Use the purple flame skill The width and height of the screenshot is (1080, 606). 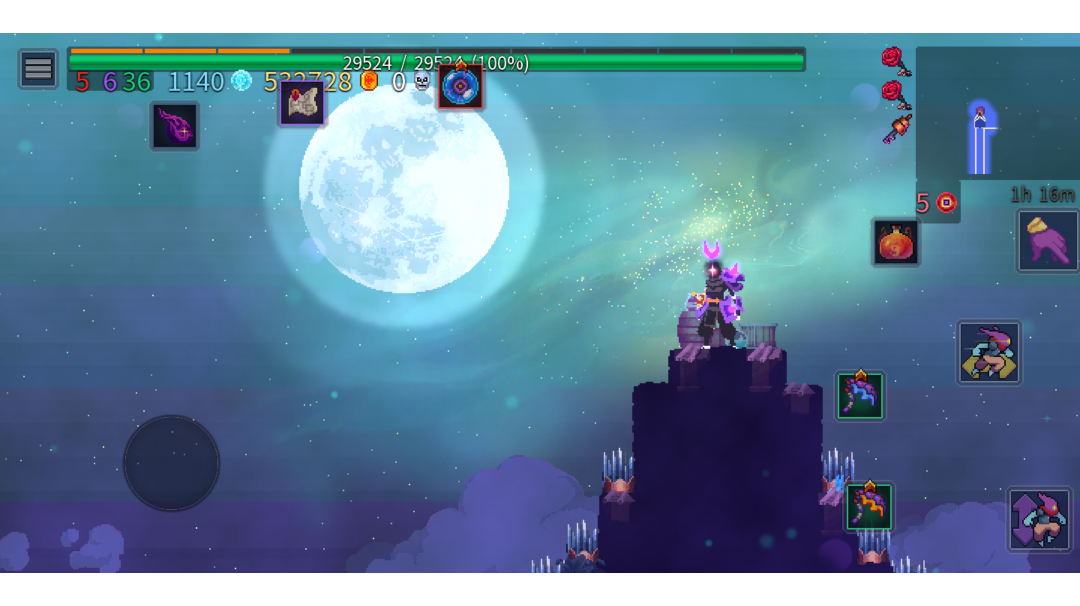pyautogui.click(x=175, y=126)
